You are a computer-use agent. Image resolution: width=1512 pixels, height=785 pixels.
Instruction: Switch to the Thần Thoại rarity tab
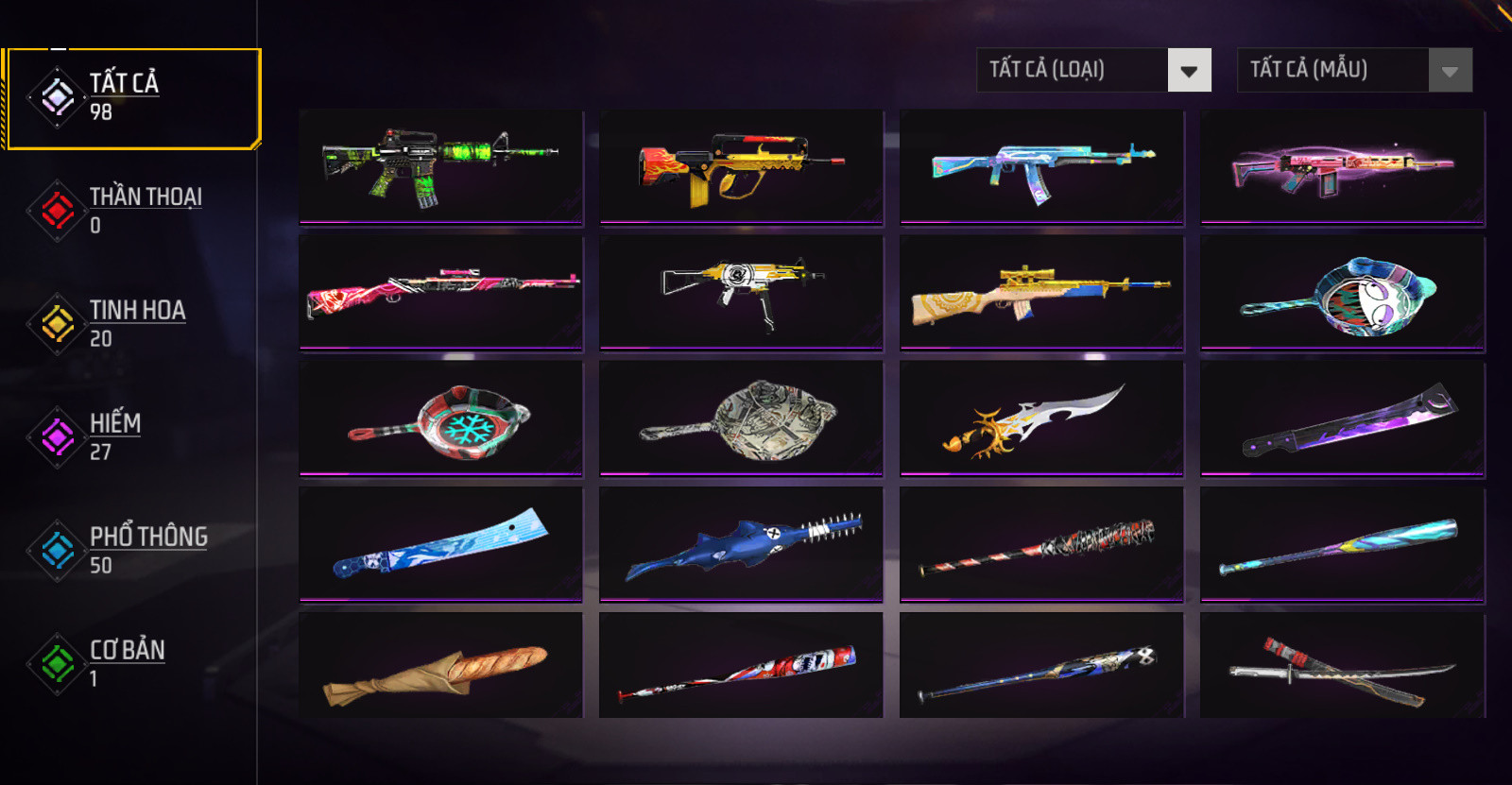[131, 211]
